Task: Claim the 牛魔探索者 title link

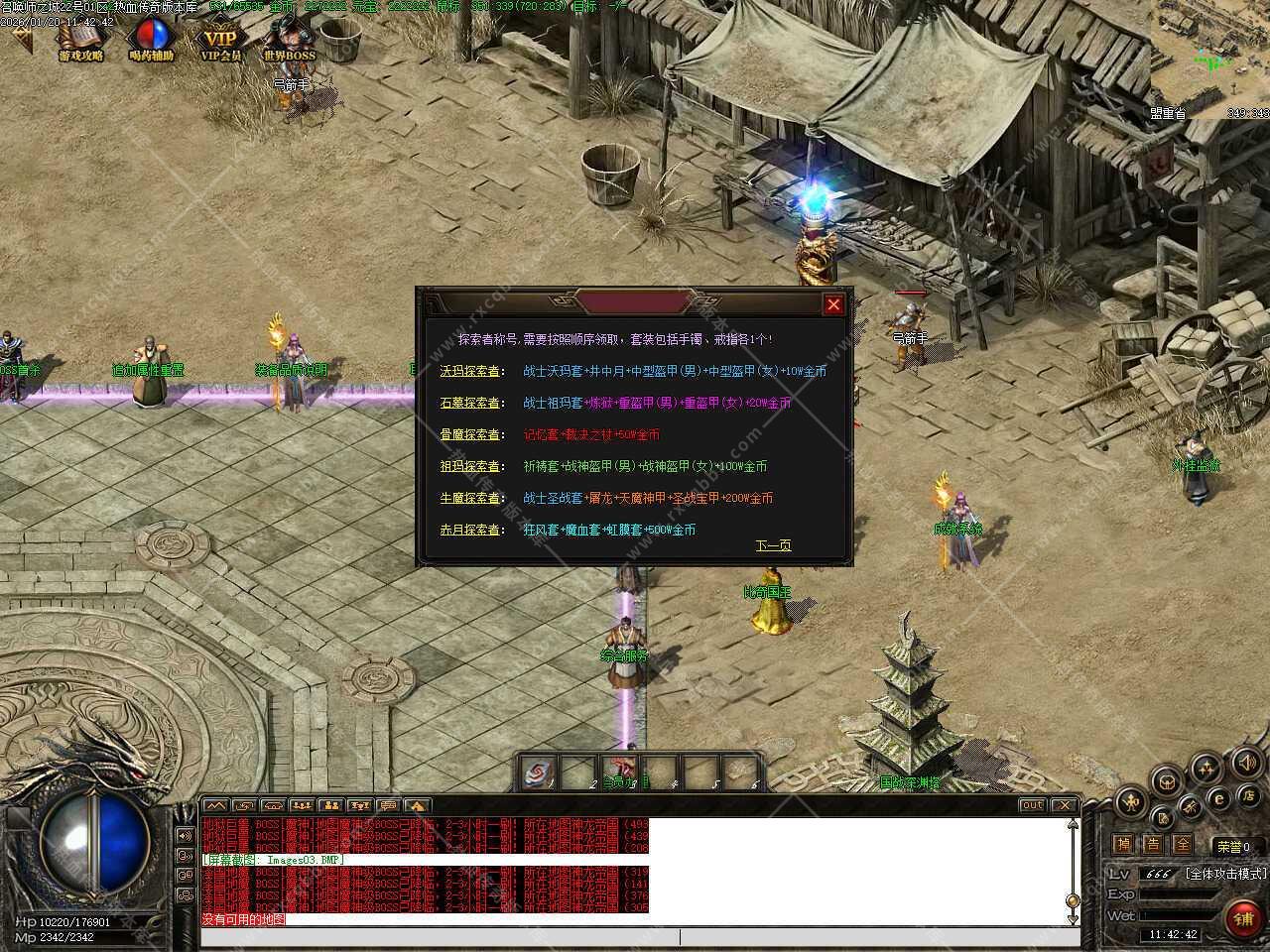Action: (470, 498)
